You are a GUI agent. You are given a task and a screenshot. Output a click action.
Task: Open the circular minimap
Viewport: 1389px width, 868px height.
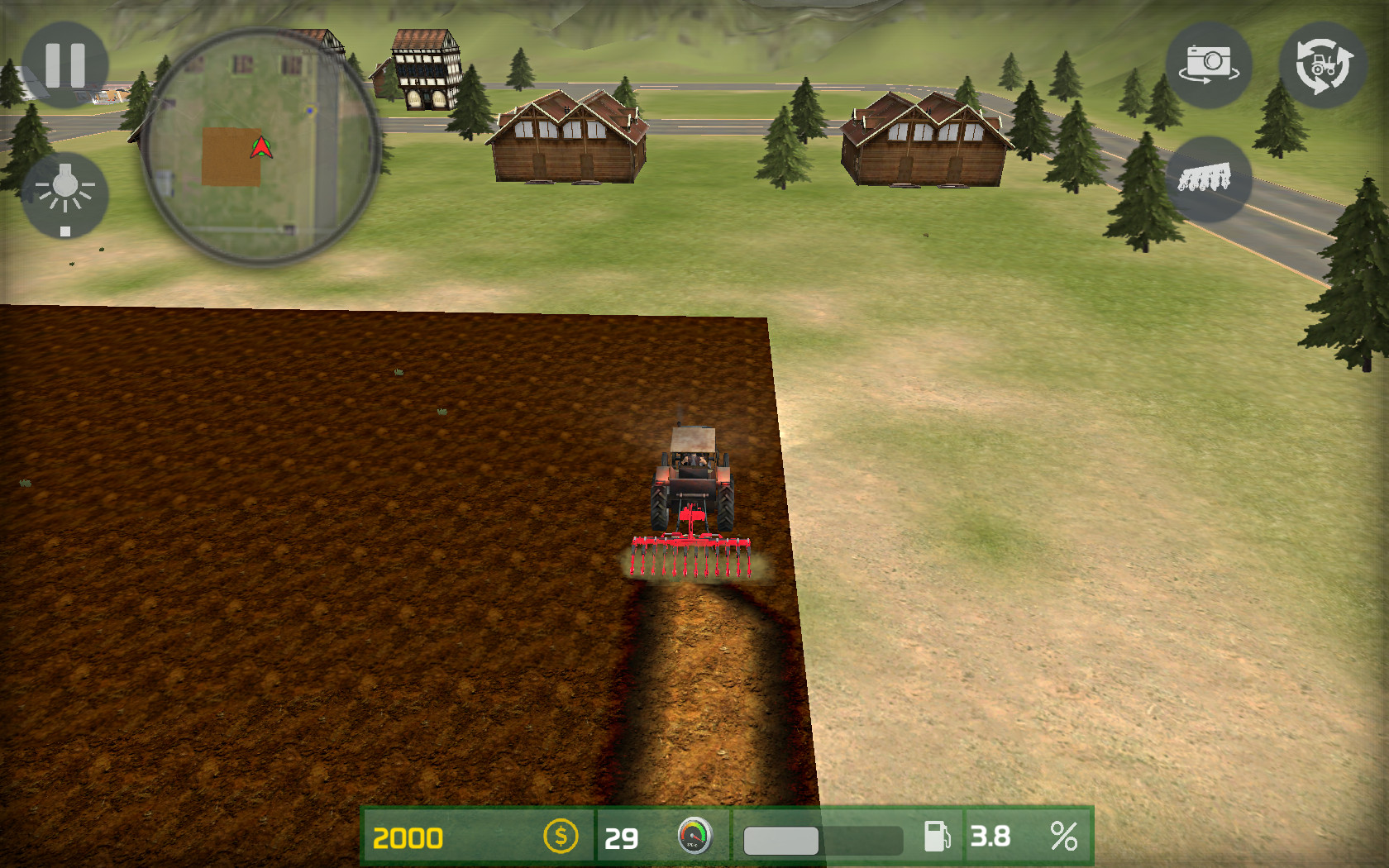(x=261, y=147)
